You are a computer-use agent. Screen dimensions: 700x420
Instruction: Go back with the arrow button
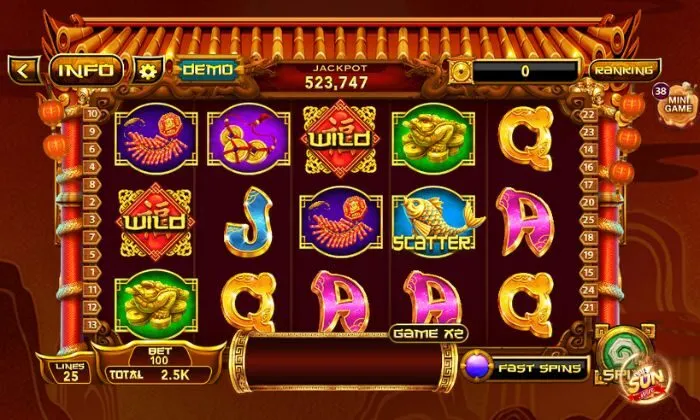(x=23, y=70)
